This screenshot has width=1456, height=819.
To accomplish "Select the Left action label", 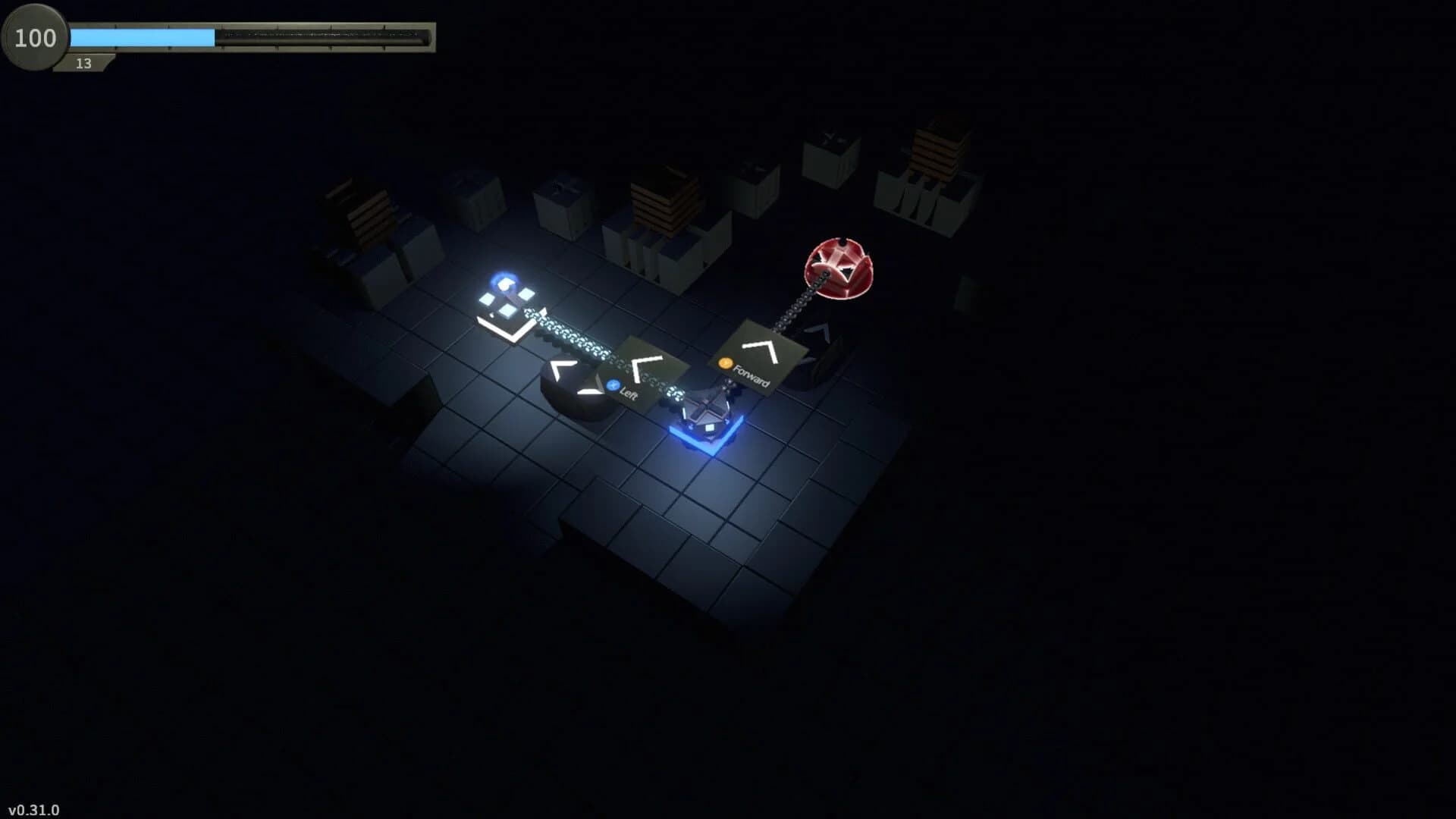I will click(x=628, y=394).
